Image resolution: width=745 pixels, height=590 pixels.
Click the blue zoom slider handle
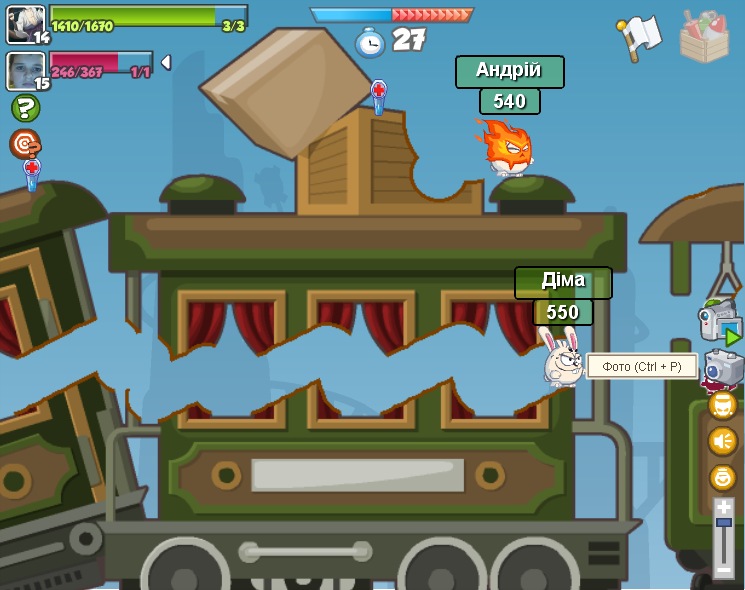[724, 523]
